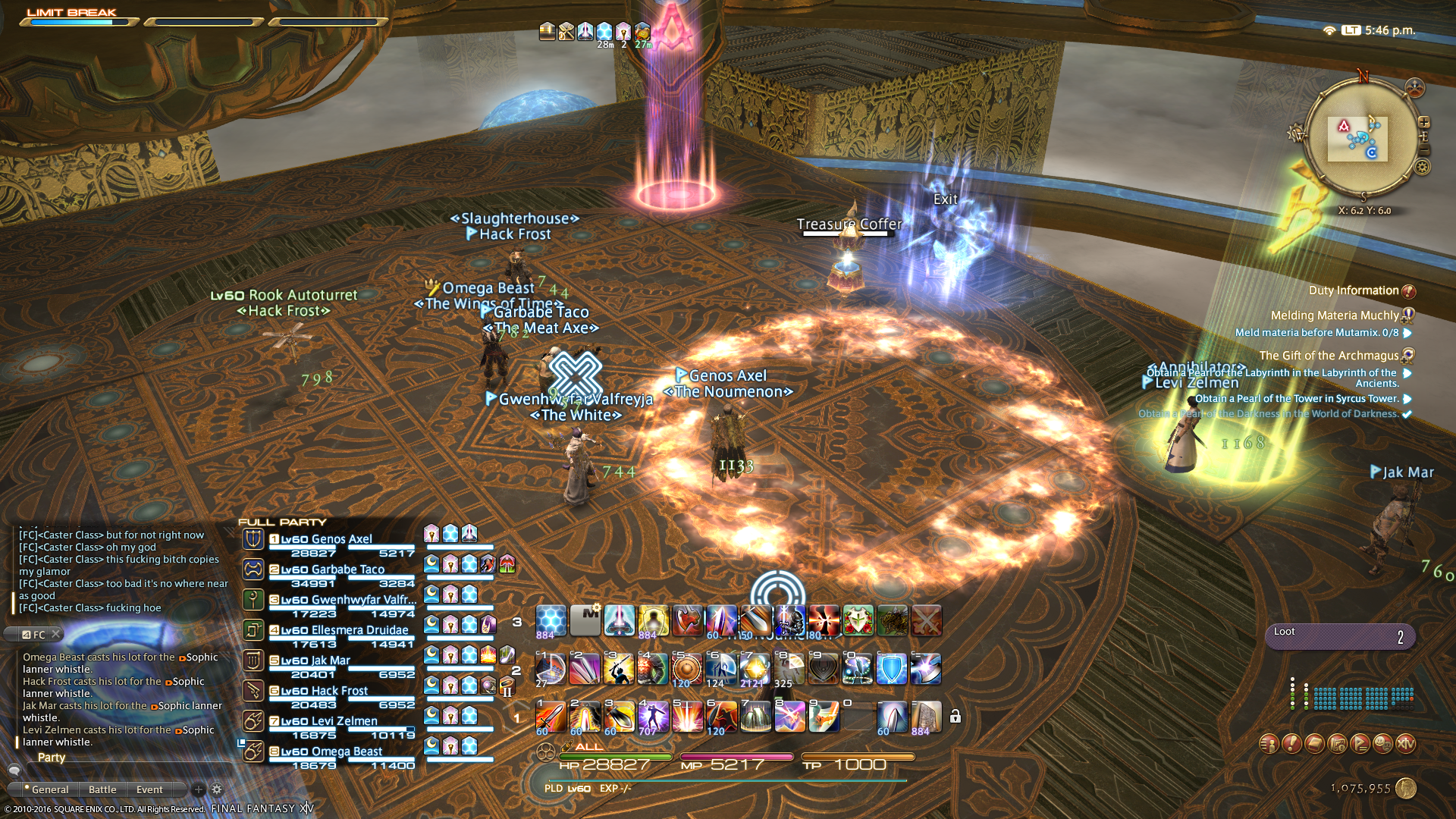1456x819 pixels.
Task: Close the FC chat window
Action: pyautogui.click(x=56, y=634)
